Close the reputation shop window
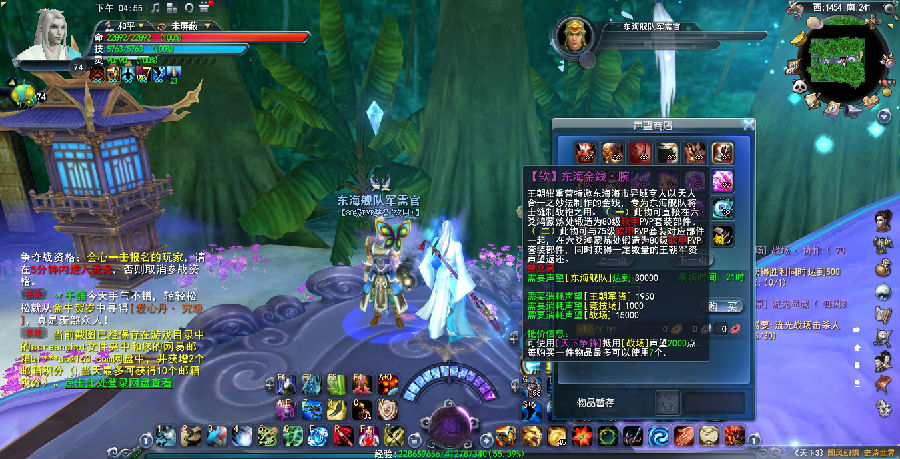The height and width of the screenshot is (459, 900). click(748, 125)
